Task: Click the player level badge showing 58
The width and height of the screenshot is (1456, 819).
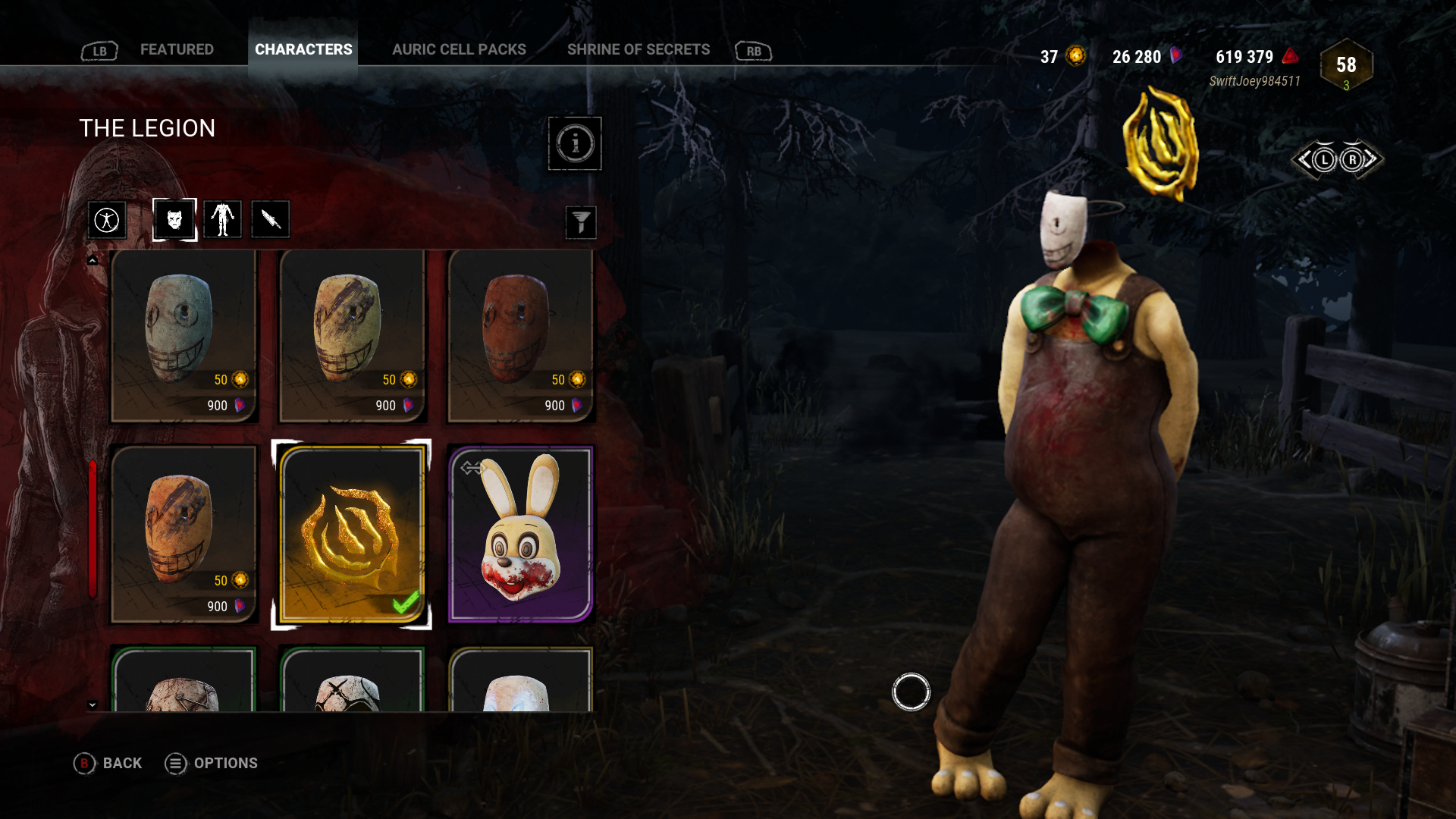Action: 1345,66
